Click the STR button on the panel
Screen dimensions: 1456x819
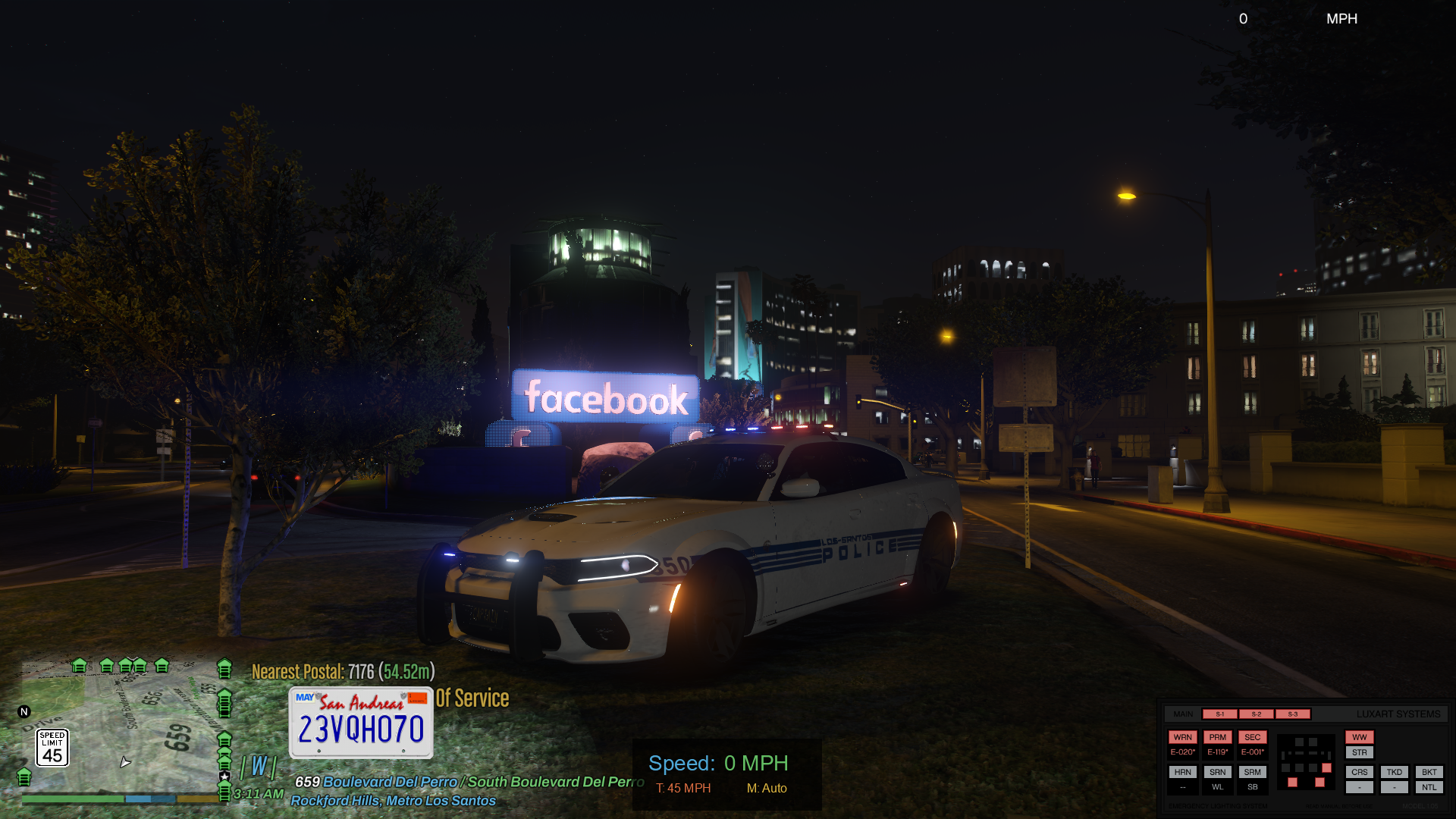click(x=1359, y=752)
